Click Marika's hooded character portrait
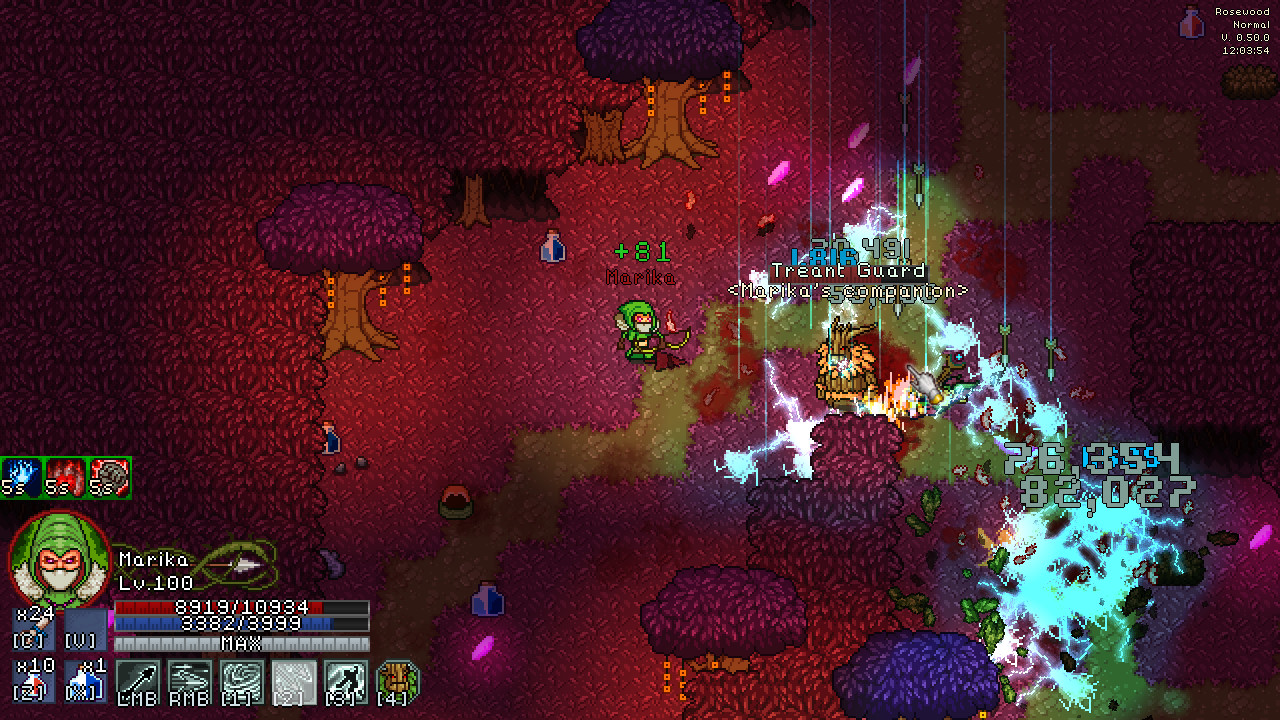 pyautogui.click(x=58, y=560)
